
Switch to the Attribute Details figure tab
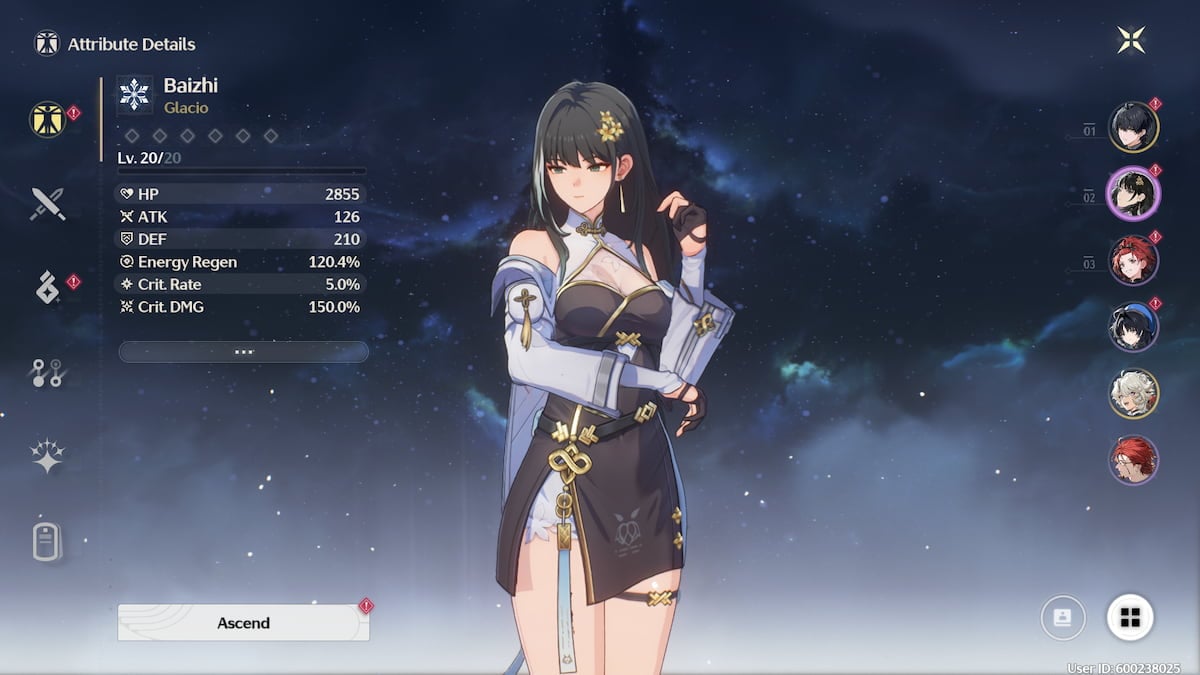coord(47,119)
